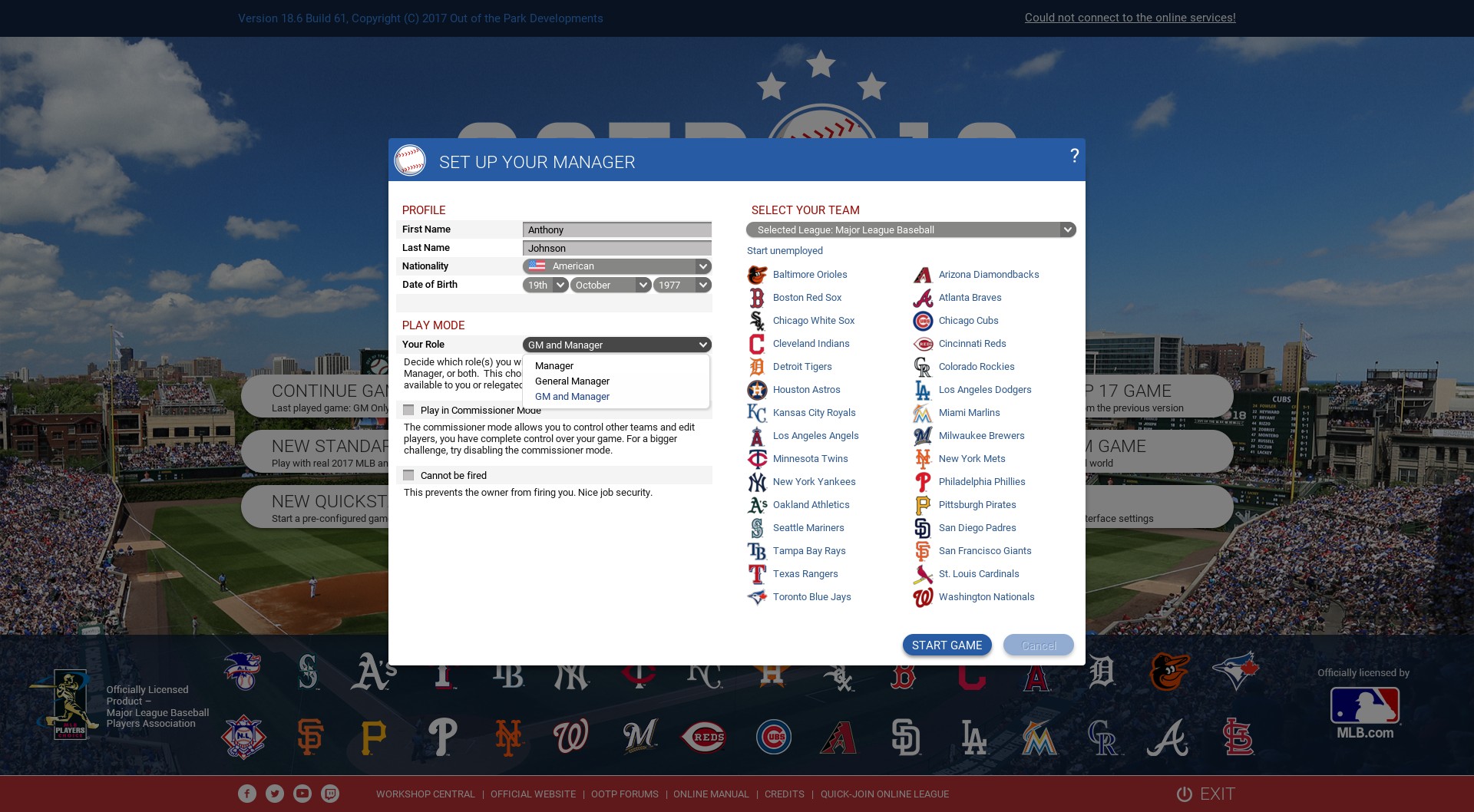This screenshot has height=812, width=1474.
Task: Choose General Manager from role dropdown
Action: click(572, 381)
